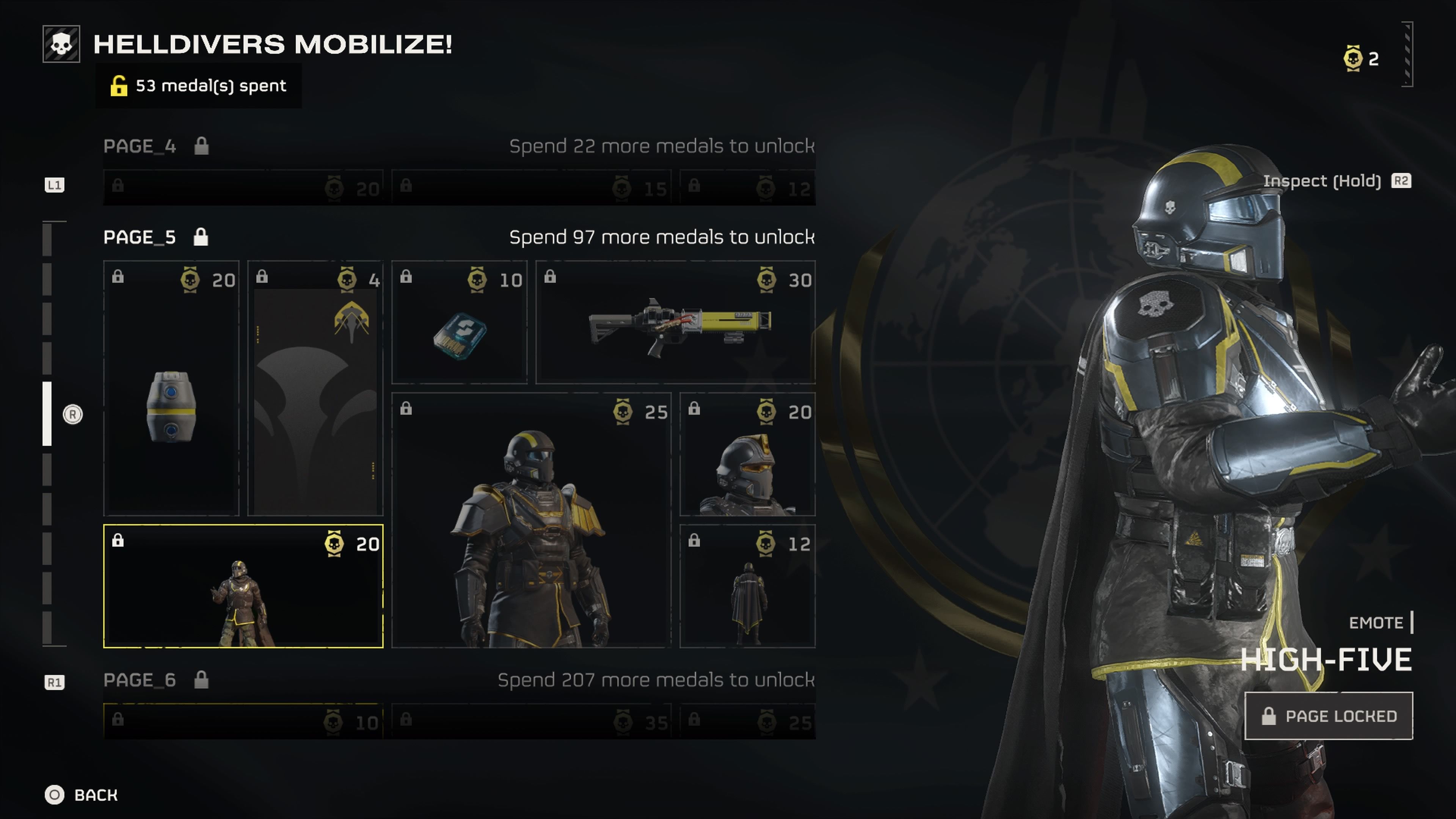
Task: Jump to the highlighted page marker in sidebar
Action: point(47,414)
